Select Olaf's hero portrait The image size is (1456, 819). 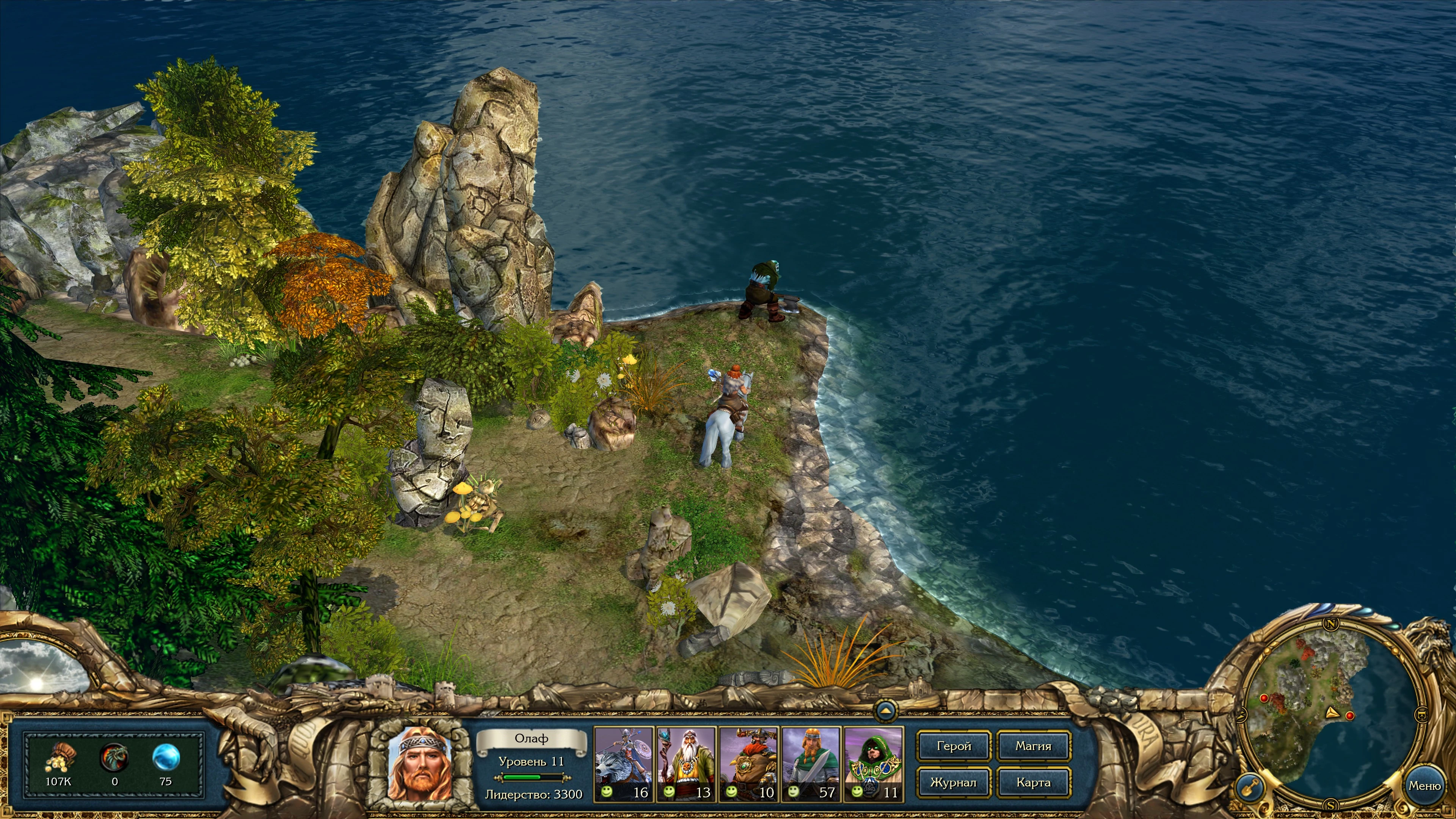click(x=419, y=764)
